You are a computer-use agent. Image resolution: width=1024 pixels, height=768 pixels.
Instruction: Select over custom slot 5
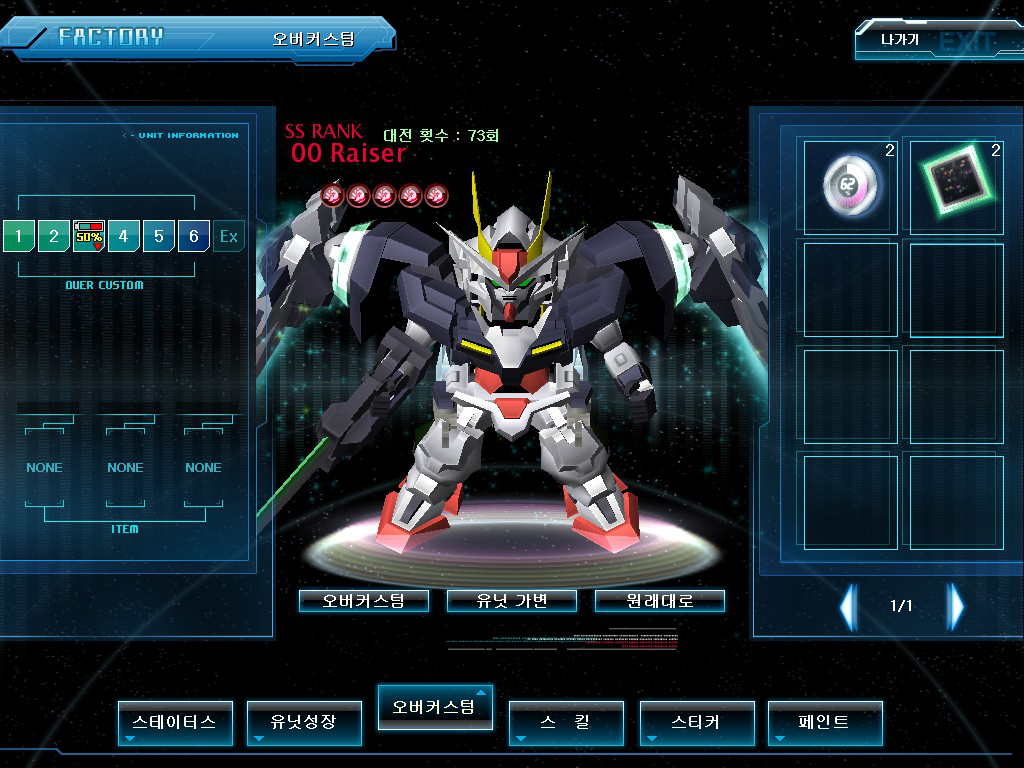tap(159, 237)
